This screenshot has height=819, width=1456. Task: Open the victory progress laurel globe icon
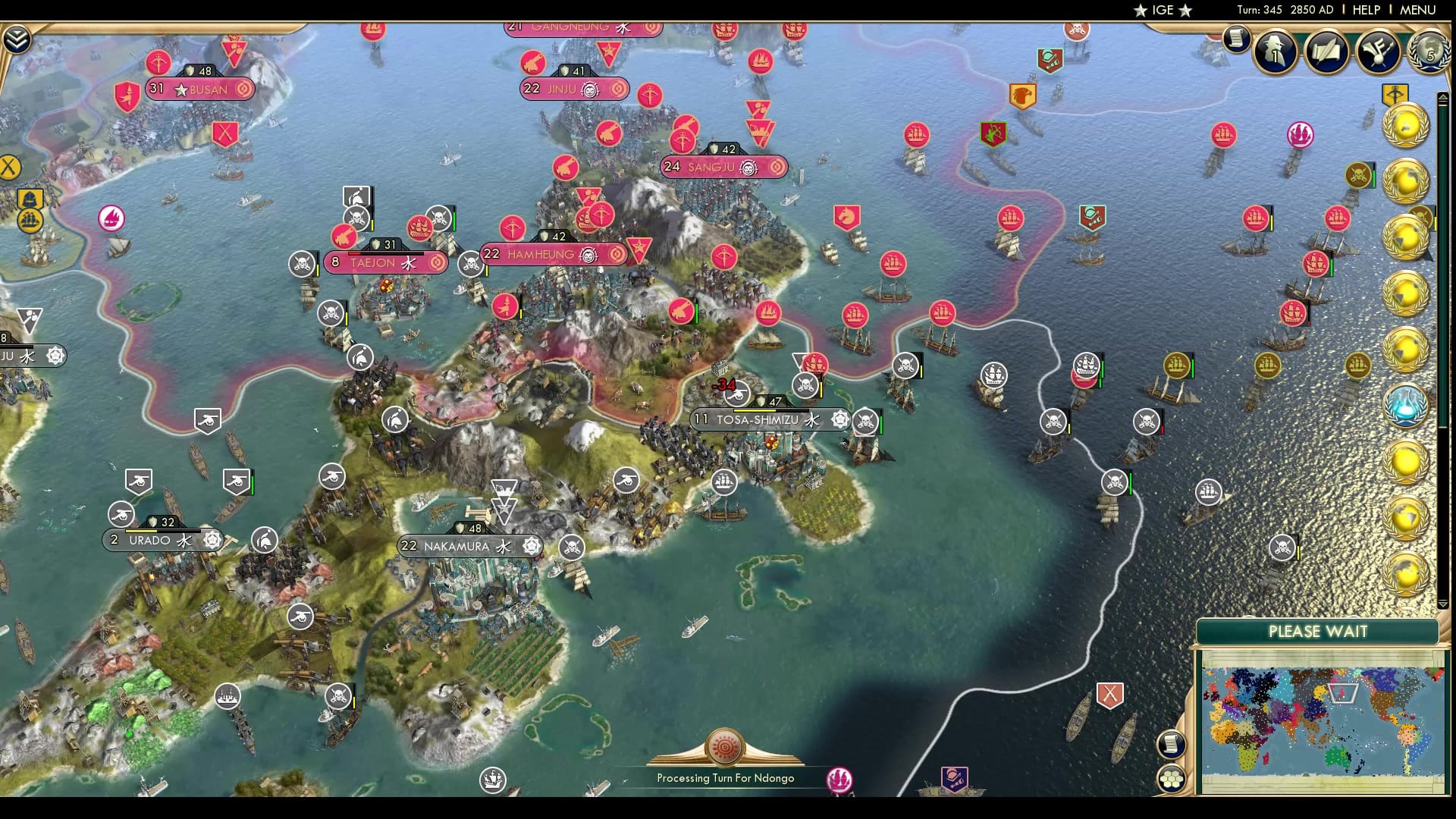click(x=1429, y=52)
